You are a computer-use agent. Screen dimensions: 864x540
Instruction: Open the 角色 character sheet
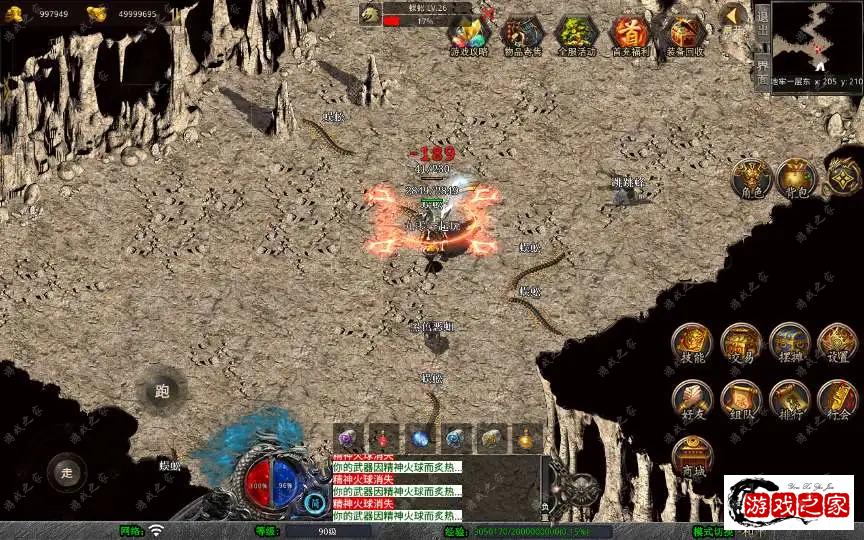[x=750, y=178]
